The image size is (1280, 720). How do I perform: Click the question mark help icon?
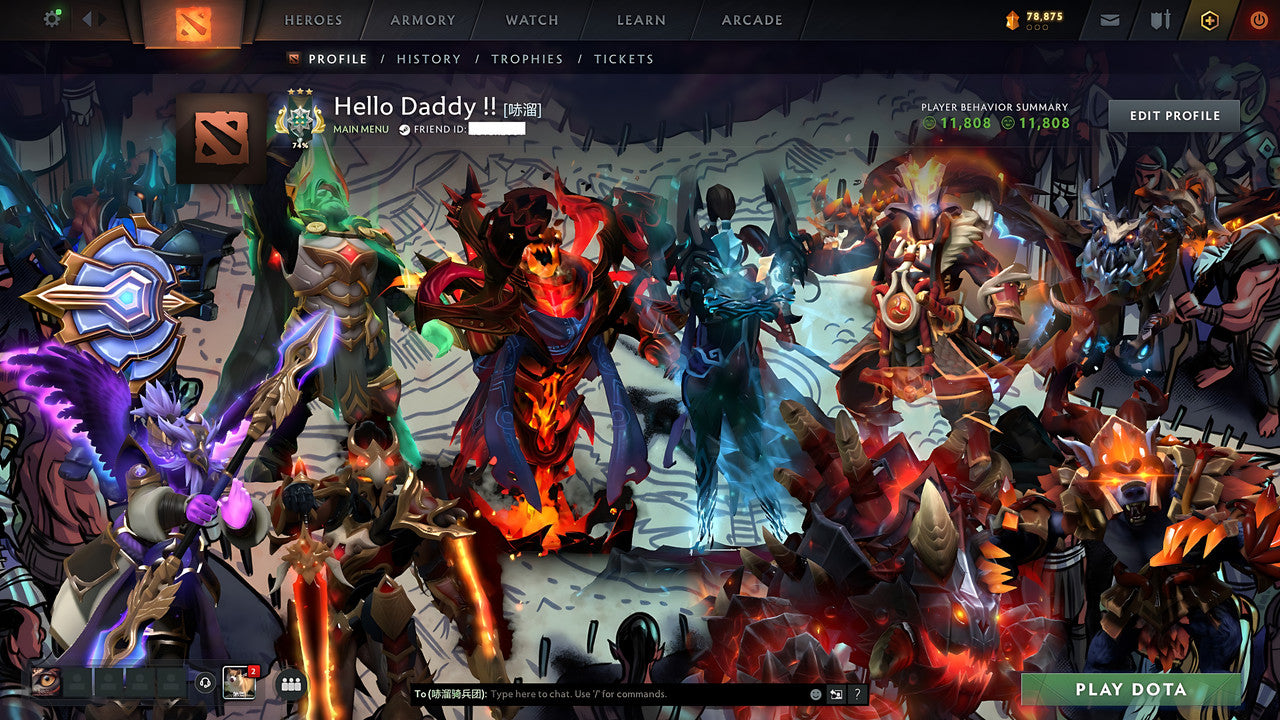pos(855,692)
